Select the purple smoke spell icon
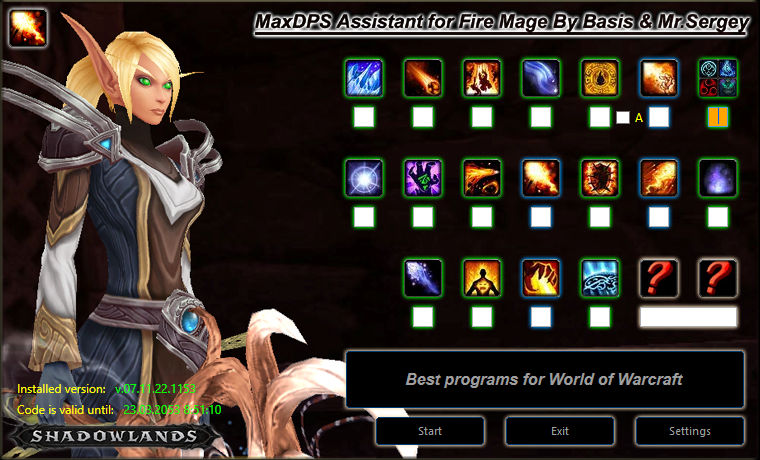The height and width of the screenshot is (460, 760). 718,178
